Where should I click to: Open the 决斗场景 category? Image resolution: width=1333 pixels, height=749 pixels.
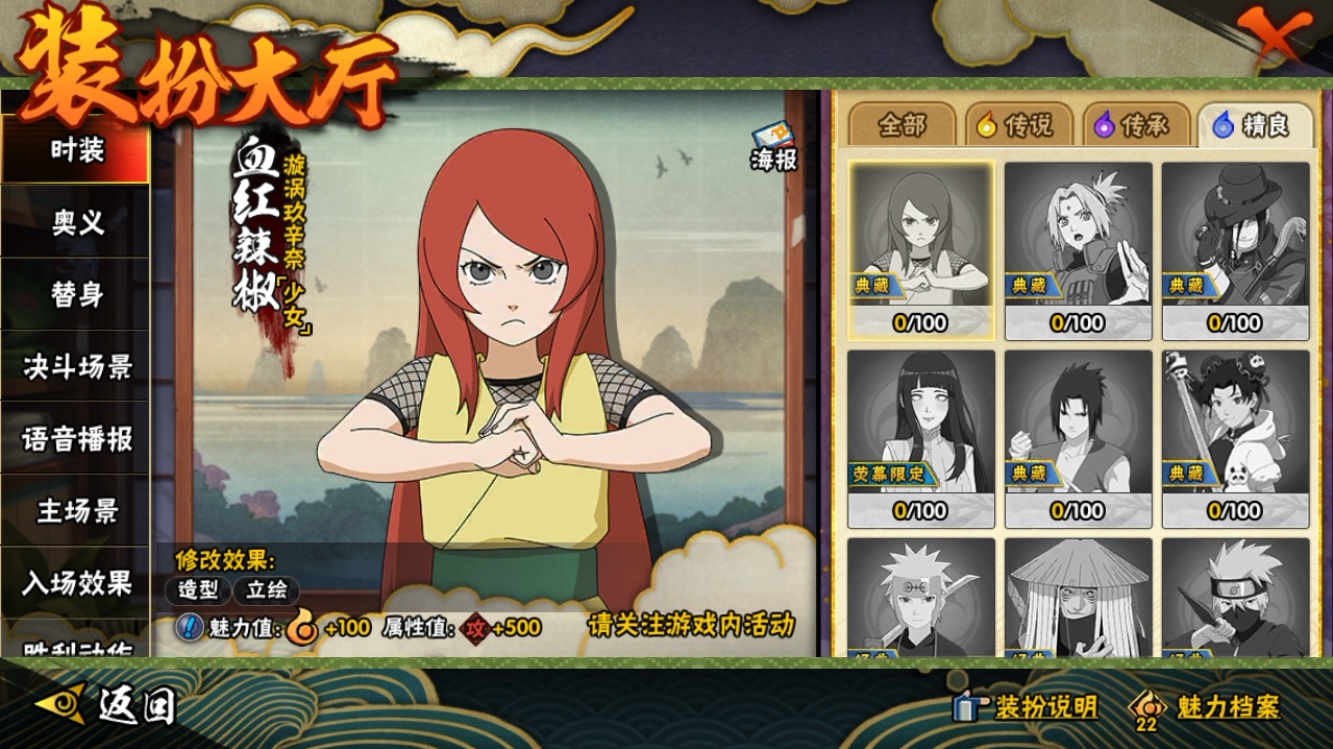click(76, 367)
